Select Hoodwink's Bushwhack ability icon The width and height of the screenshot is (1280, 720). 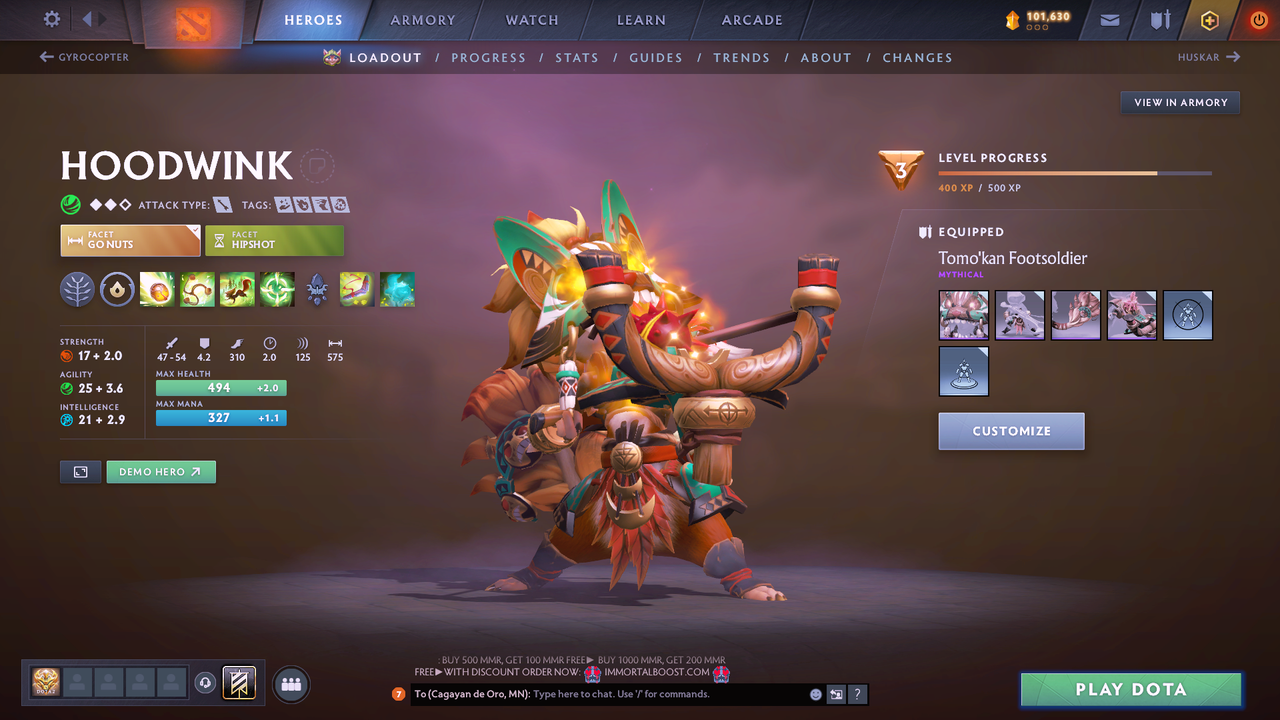tap(197, 289)
